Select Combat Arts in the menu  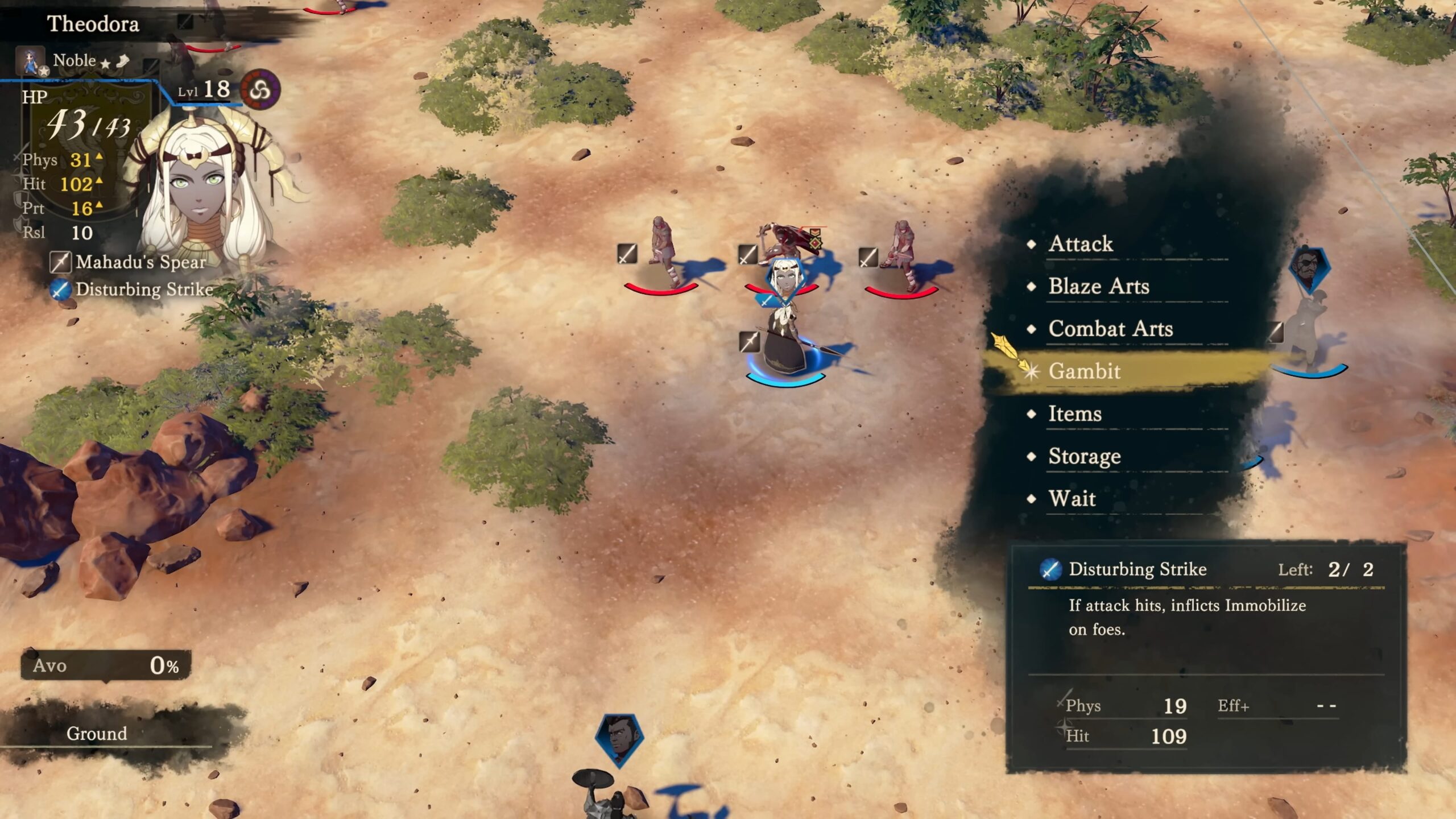click(1110, 329)
